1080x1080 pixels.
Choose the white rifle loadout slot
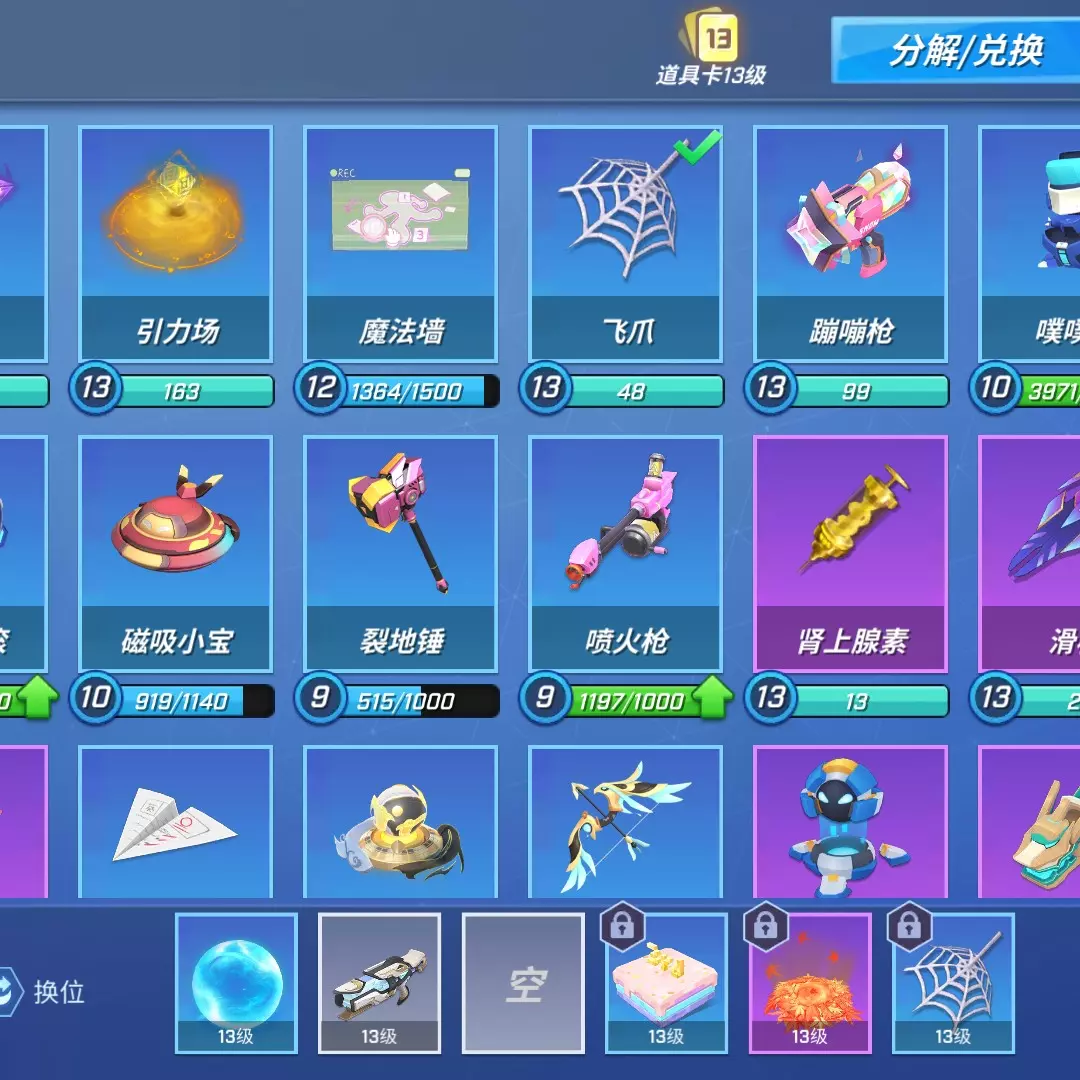[379, 982]
